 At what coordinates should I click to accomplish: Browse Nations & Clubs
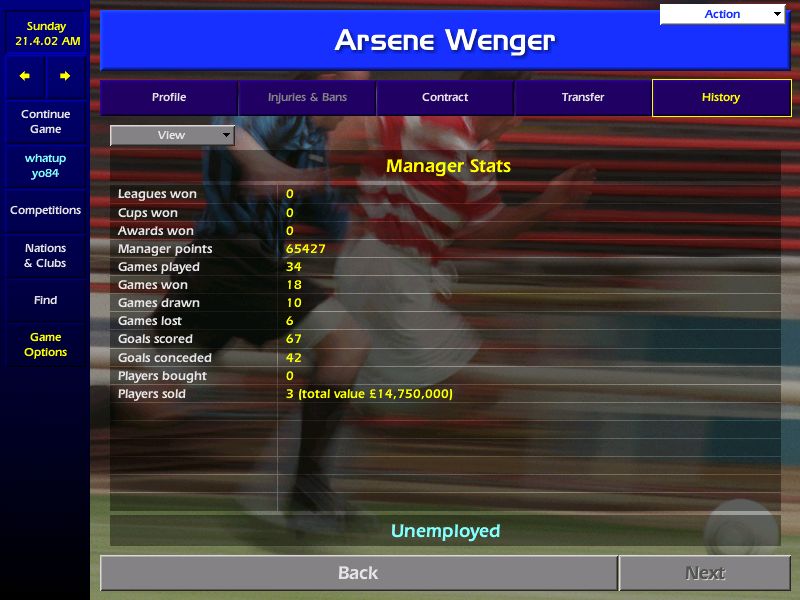pos(45,256)
